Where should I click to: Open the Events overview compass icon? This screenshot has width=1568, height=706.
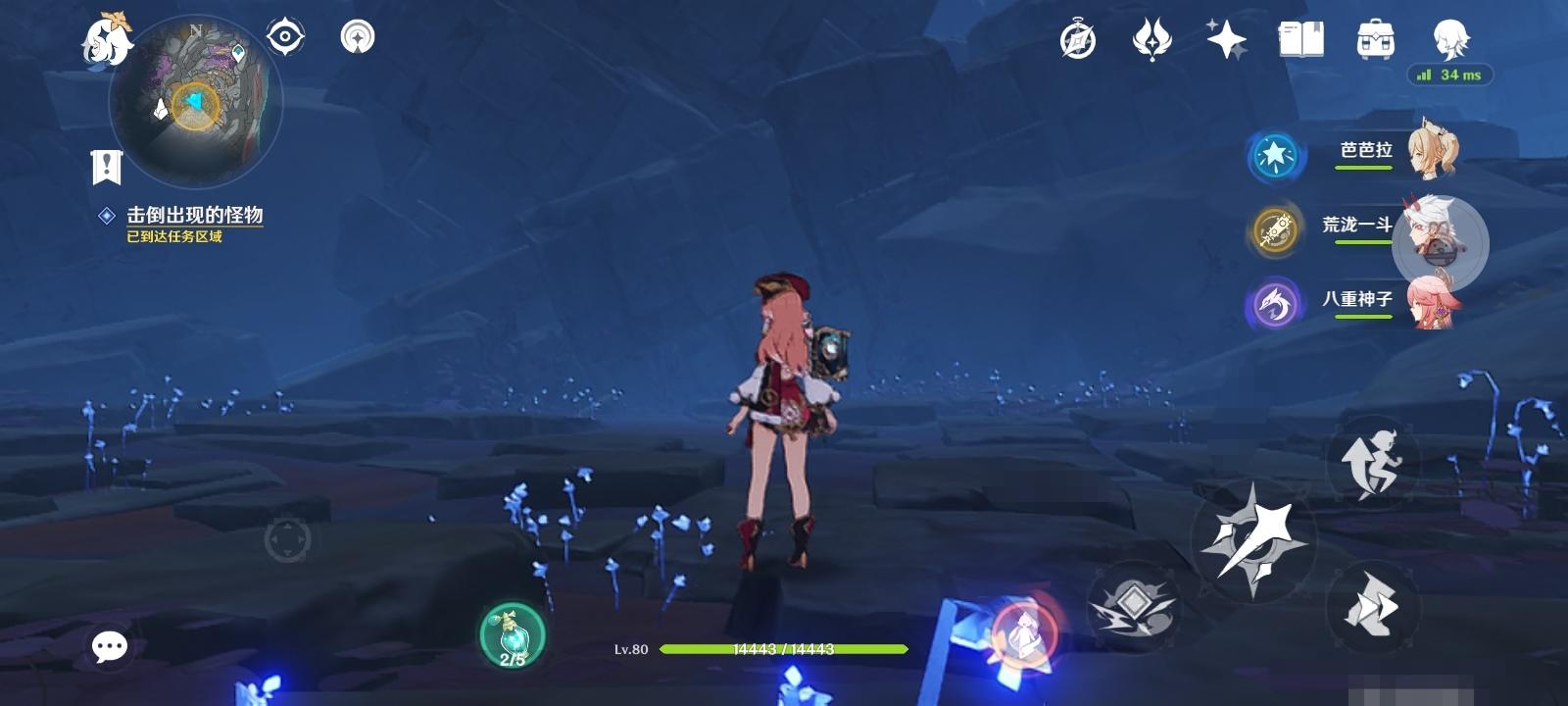pyautogui.click(x=1078, y=39)
